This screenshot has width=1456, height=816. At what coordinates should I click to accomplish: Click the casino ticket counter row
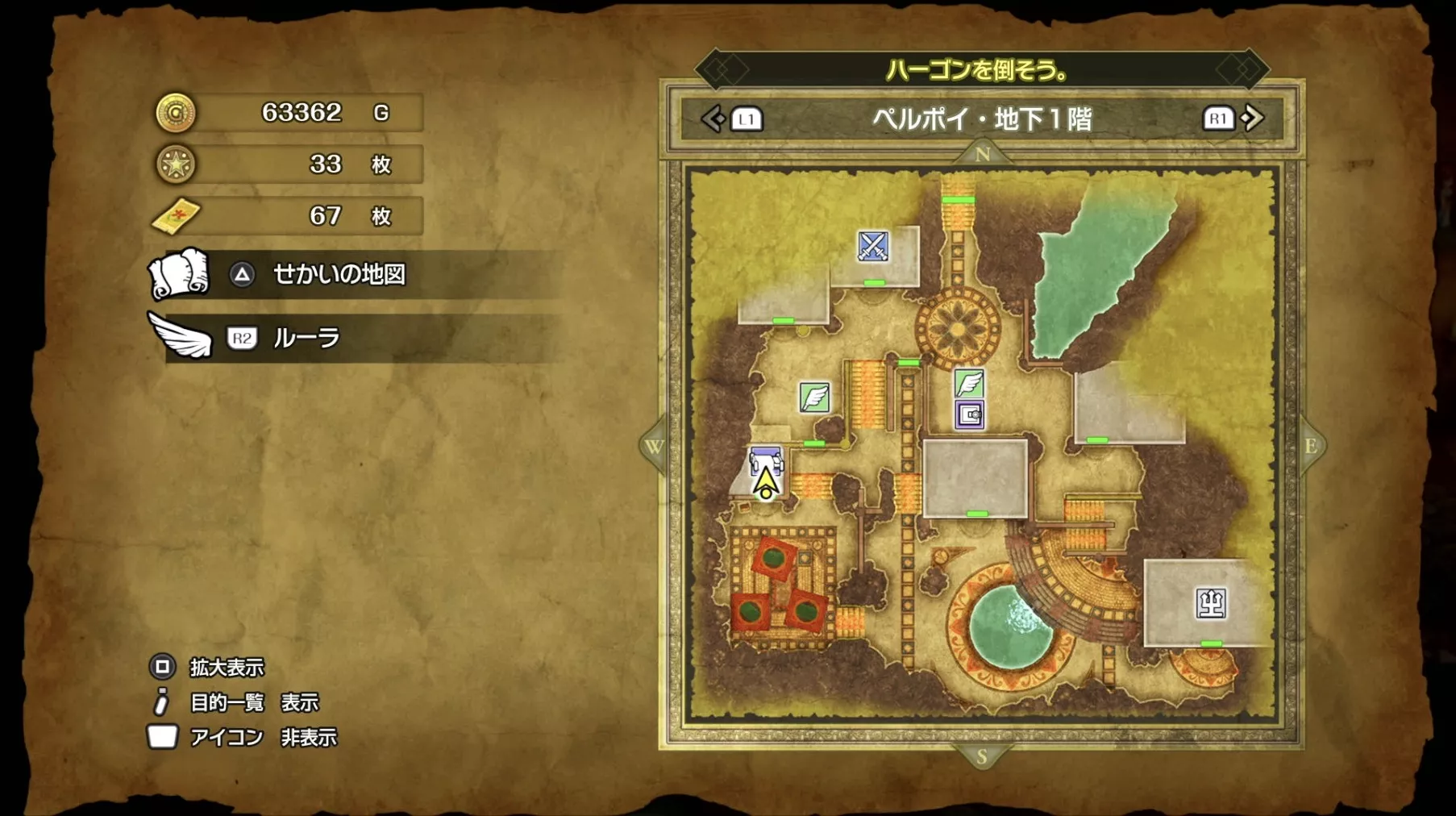[286, 216]
